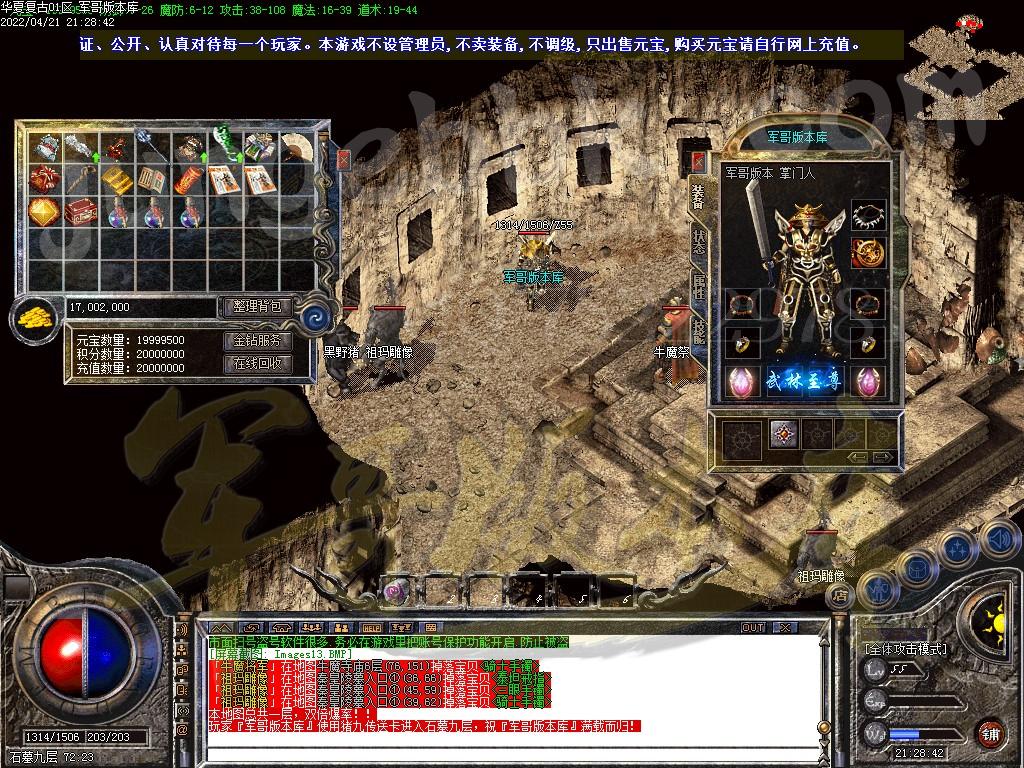Screen dimensions: 1024x768
Task: Pick the red treasure chest item
Action: (x=80, y=212)
